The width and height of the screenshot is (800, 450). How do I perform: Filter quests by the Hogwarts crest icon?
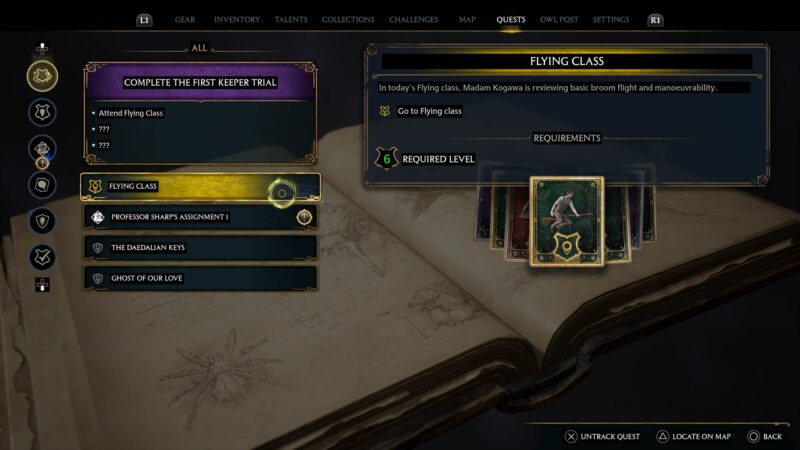(42, 112)
